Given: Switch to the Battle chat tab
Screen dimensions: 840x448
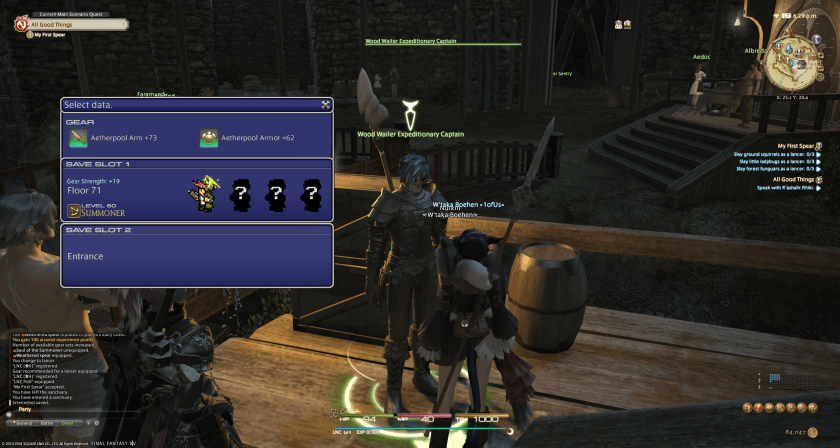Looking at the screenshot, I should click(x=46, y=423).
